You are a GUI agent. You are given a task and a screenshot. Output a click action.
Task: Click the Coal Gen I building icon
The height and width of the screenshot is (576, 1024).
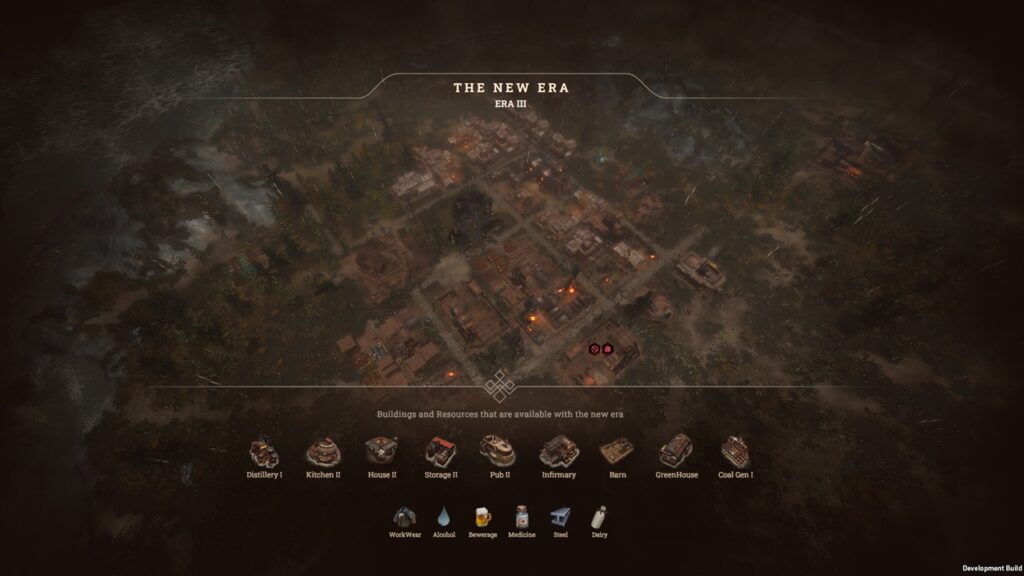735,452
